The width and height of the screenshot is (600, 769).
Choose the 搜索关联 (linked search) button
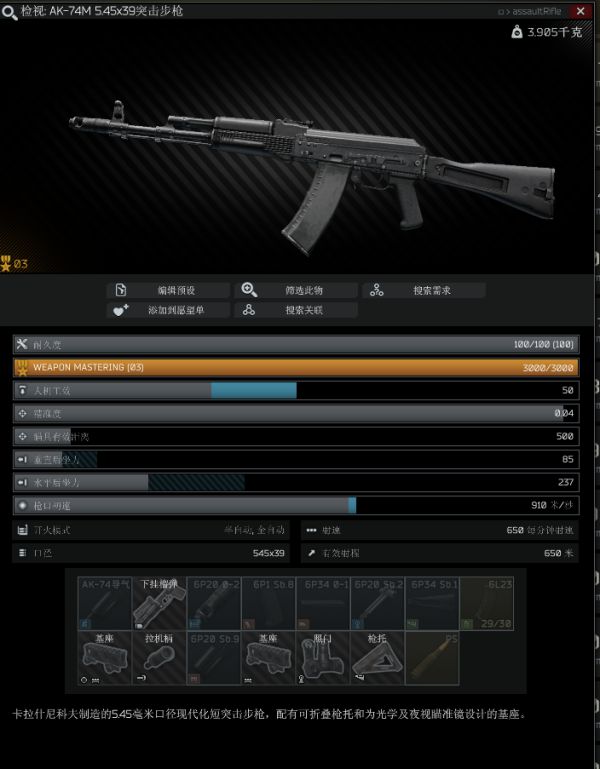pos(296,310)
